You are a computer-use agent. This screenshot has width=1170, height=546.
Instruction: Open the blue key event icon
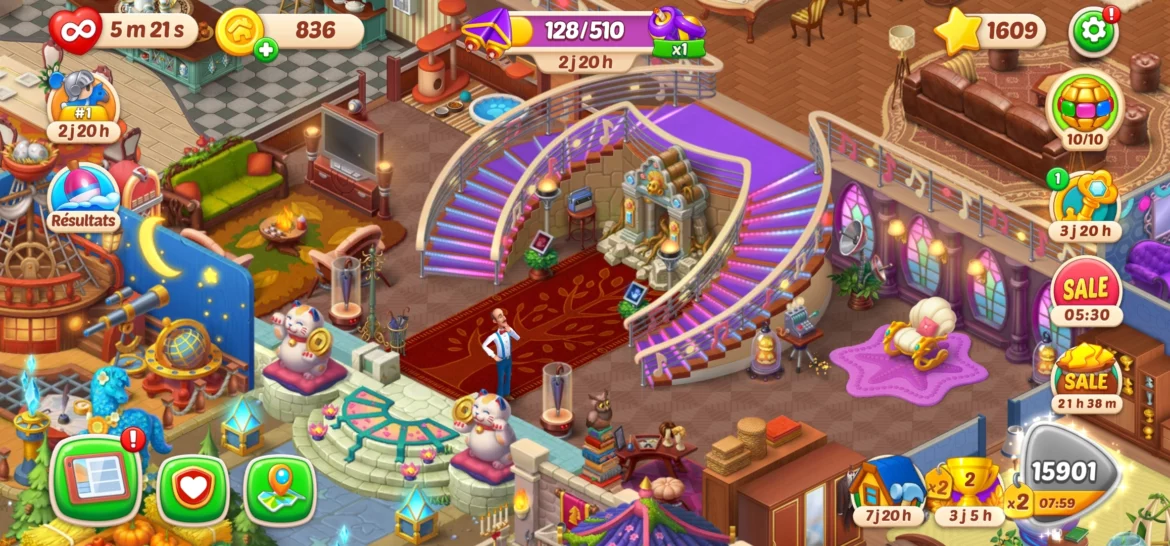1084,200
